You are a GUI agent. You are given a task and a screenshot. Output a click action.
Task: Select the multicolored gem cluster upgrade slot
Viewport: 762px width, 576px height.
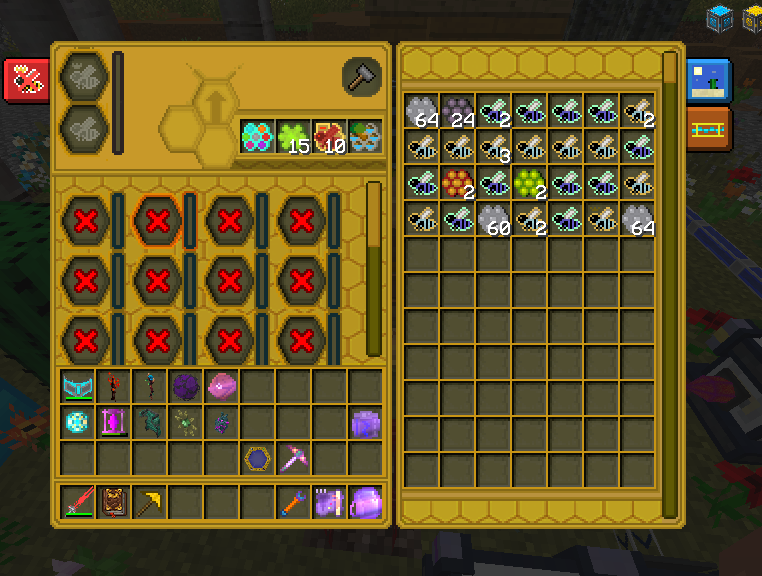coord(256,137)
